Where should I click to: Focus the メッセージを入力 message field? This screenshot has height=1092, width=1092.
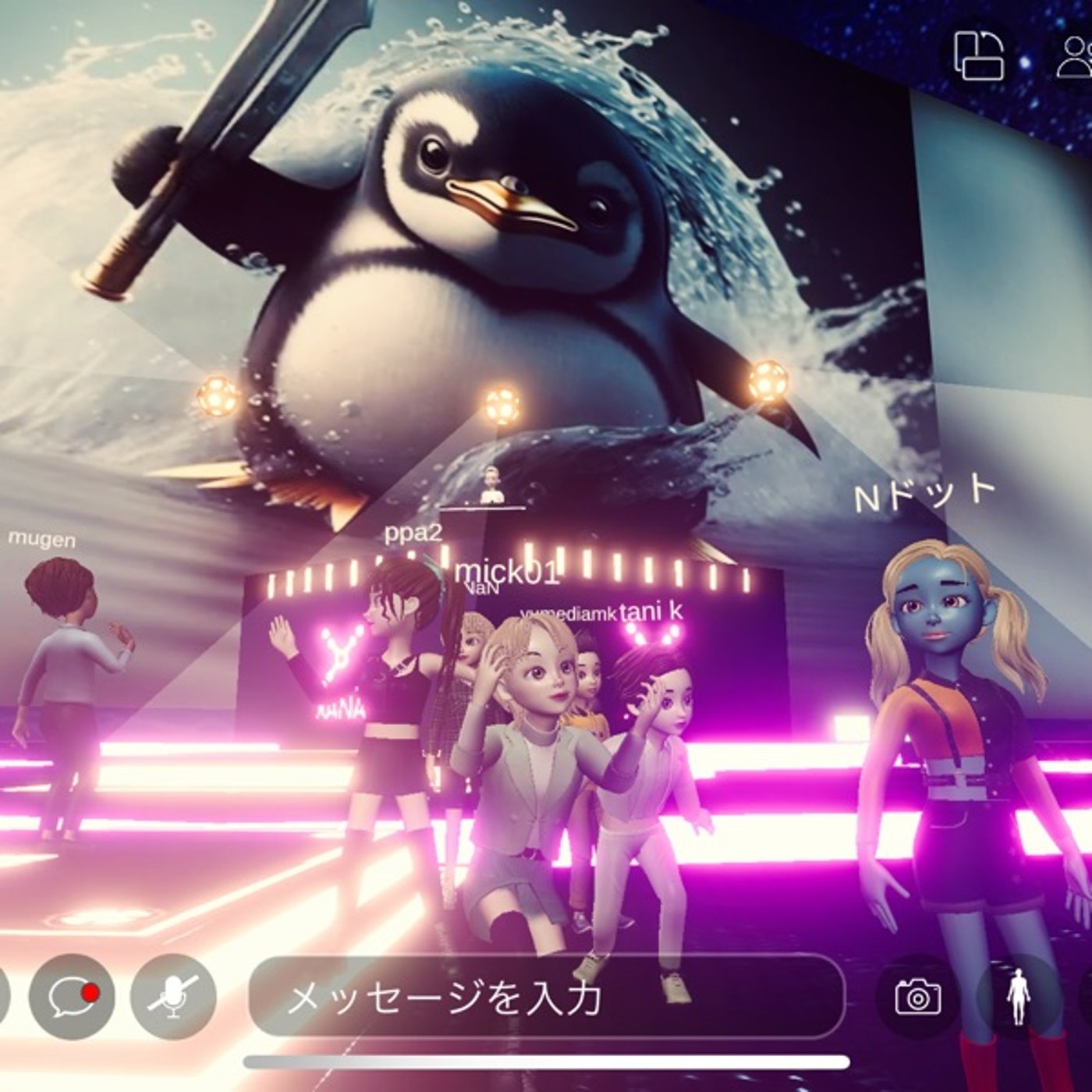[x=546, y=996]
